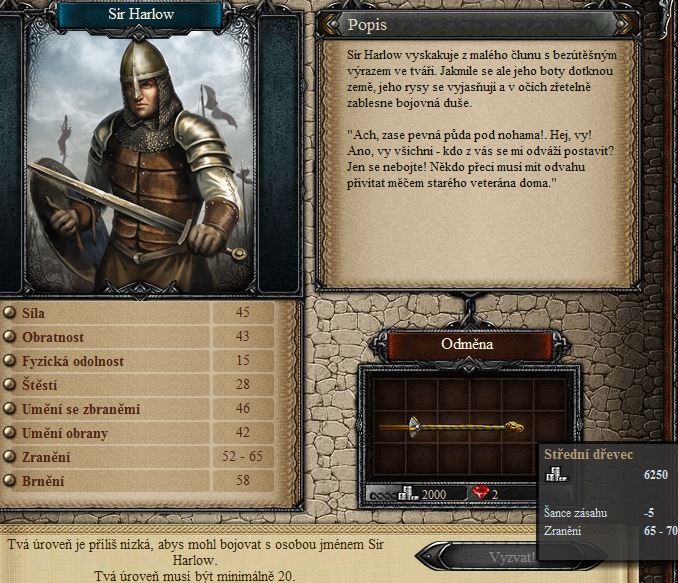Screen dimensions: 678x583
Task: Select the lance item in the Odměna reward slot
Action: pyautogui.click(x=453, y=426)
